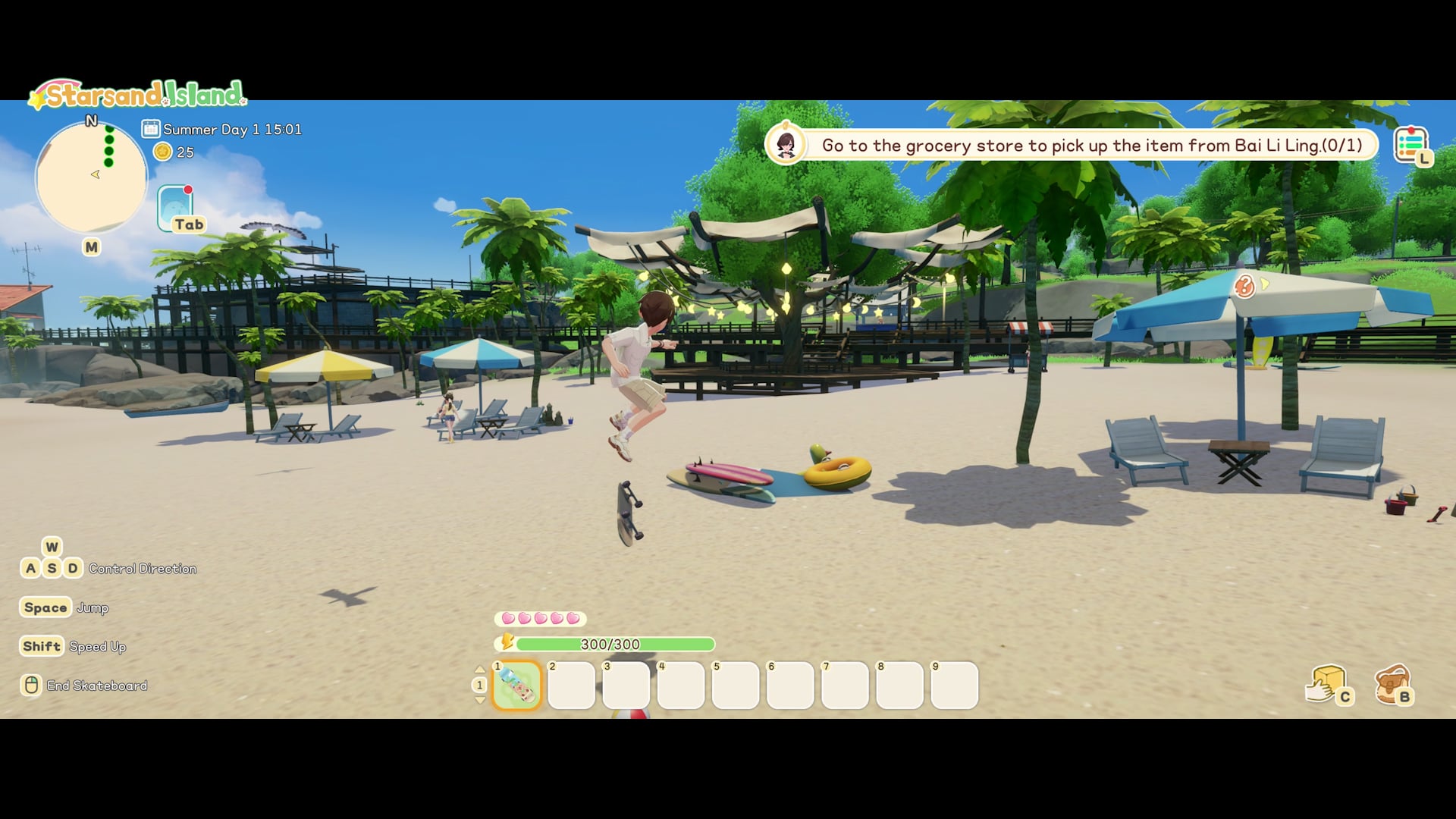Open the quest list via the L icon

tap(1413, 143)
